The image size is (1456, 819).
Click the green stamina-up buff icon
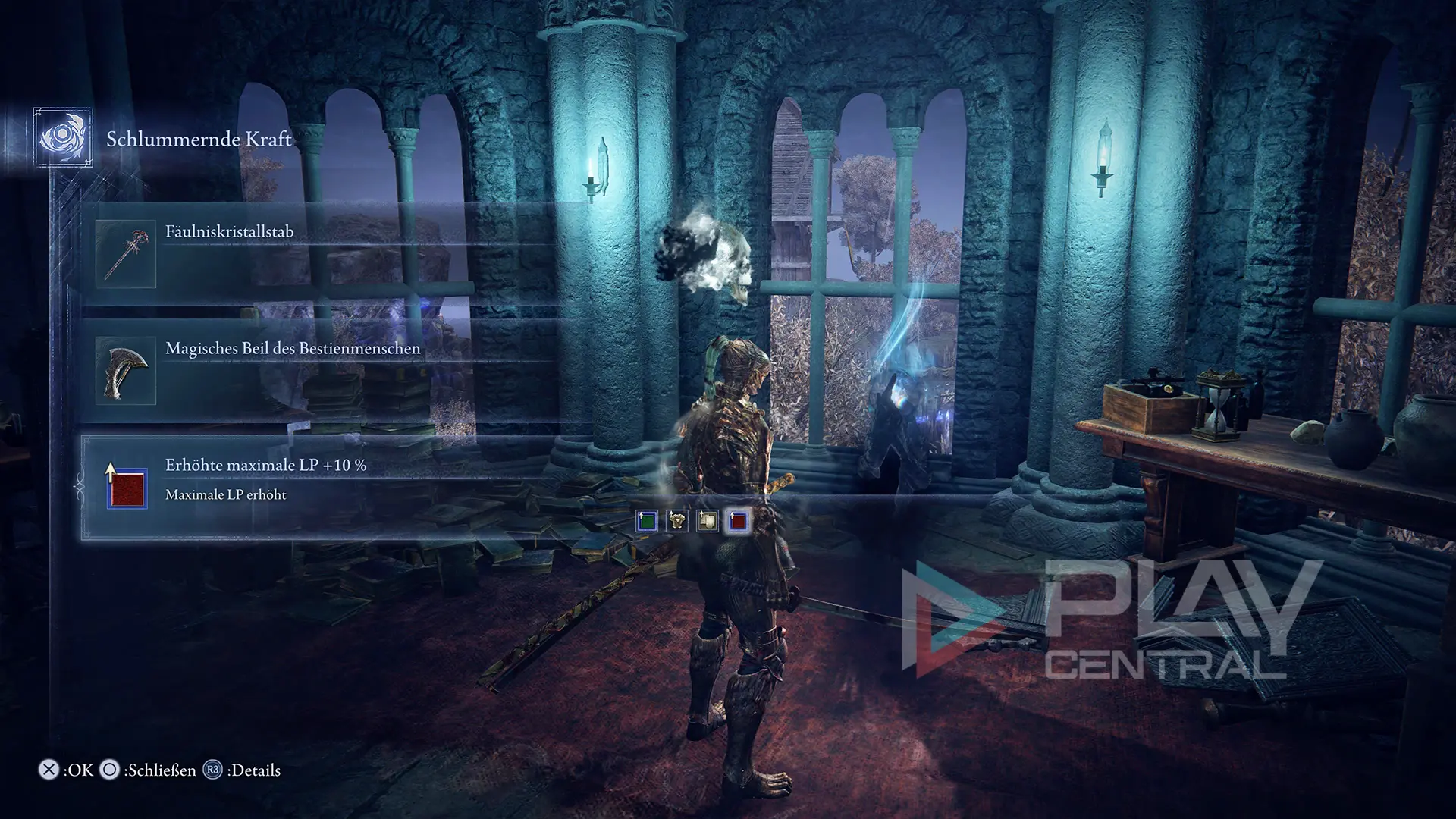[x=646, y=521]
